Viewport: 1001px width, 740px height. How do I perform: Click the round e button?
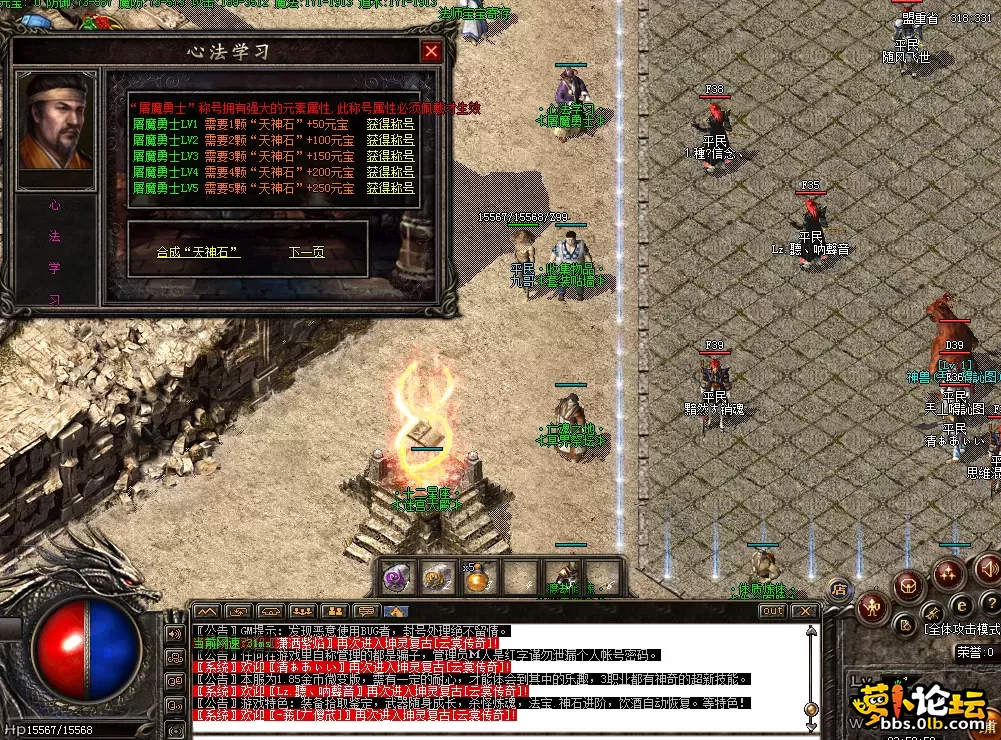tap(961, 604)
